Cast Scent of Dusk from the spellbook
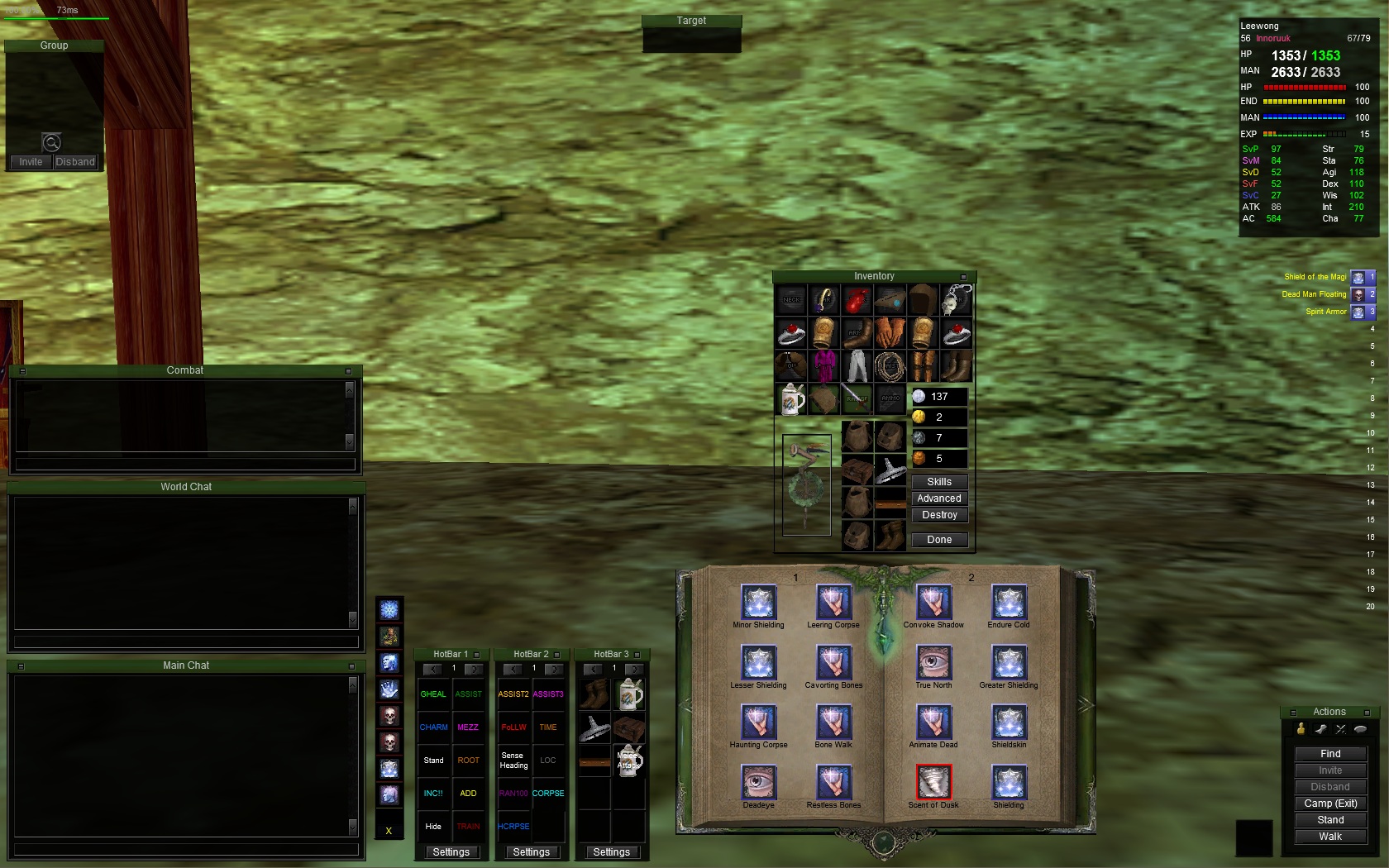This screenshot has height=868, width=1389. pos(933,782)
